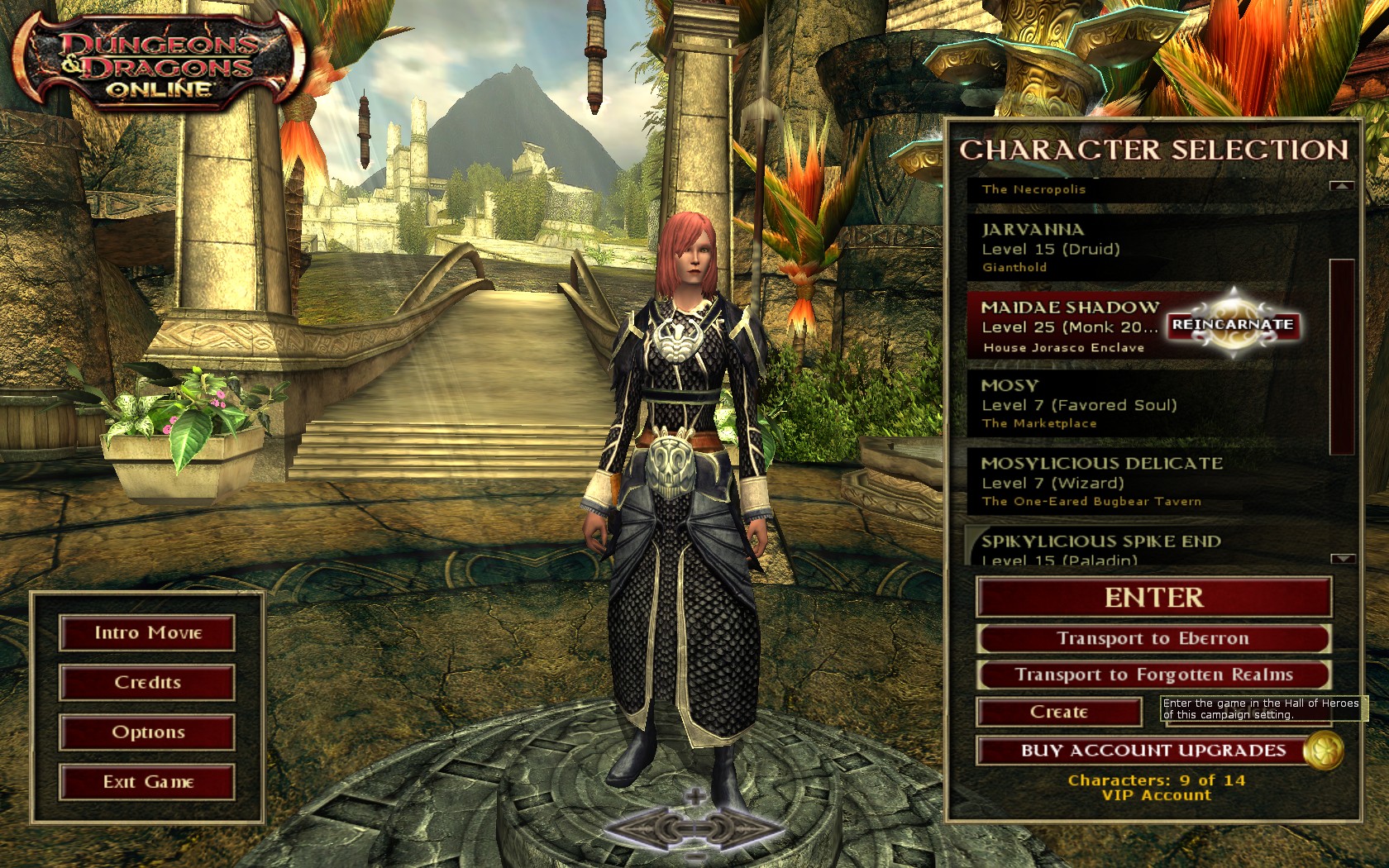This screenshot has height=868, width=1389.
Task: Enter the game with the ENTER button
Action: [1153, 598]
